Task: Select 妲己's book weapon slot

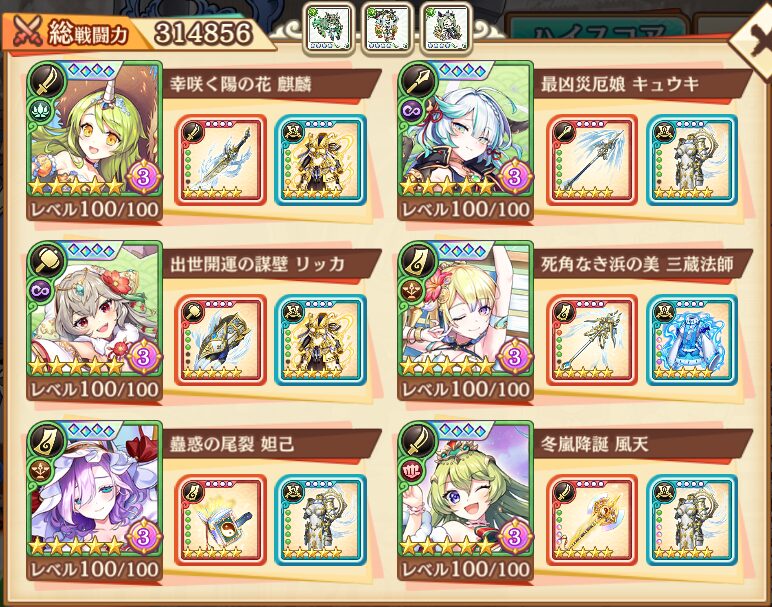Action: (221, 520)
